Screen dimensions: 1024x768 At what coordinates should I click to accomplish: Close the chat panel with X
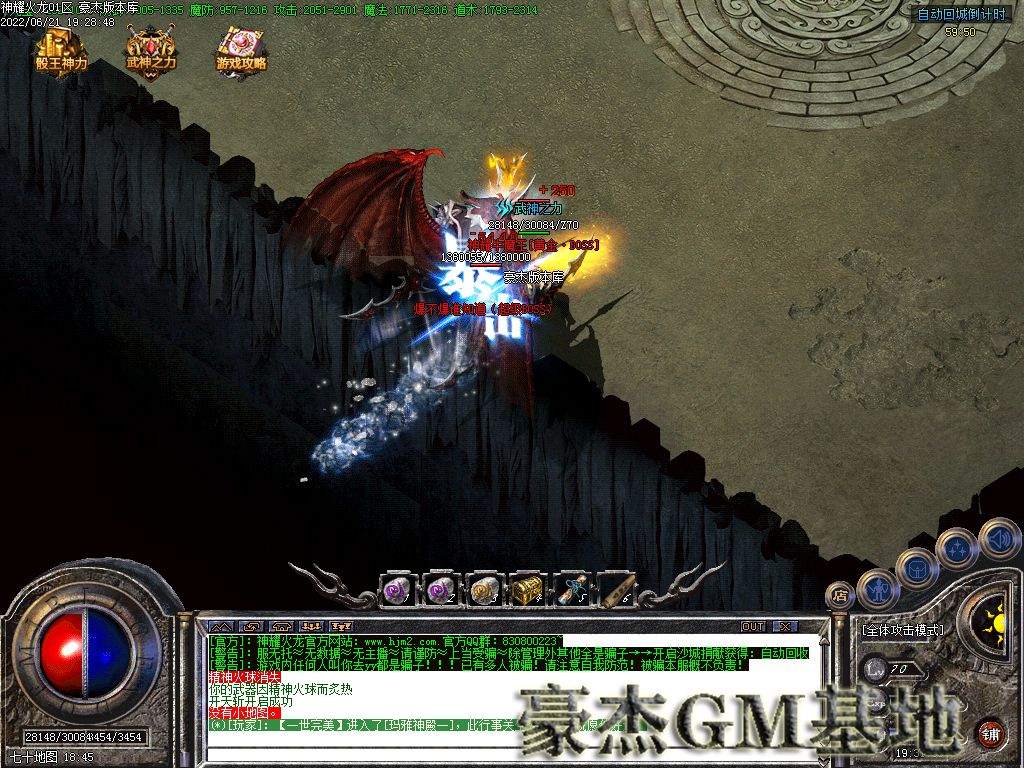(786, 627)
